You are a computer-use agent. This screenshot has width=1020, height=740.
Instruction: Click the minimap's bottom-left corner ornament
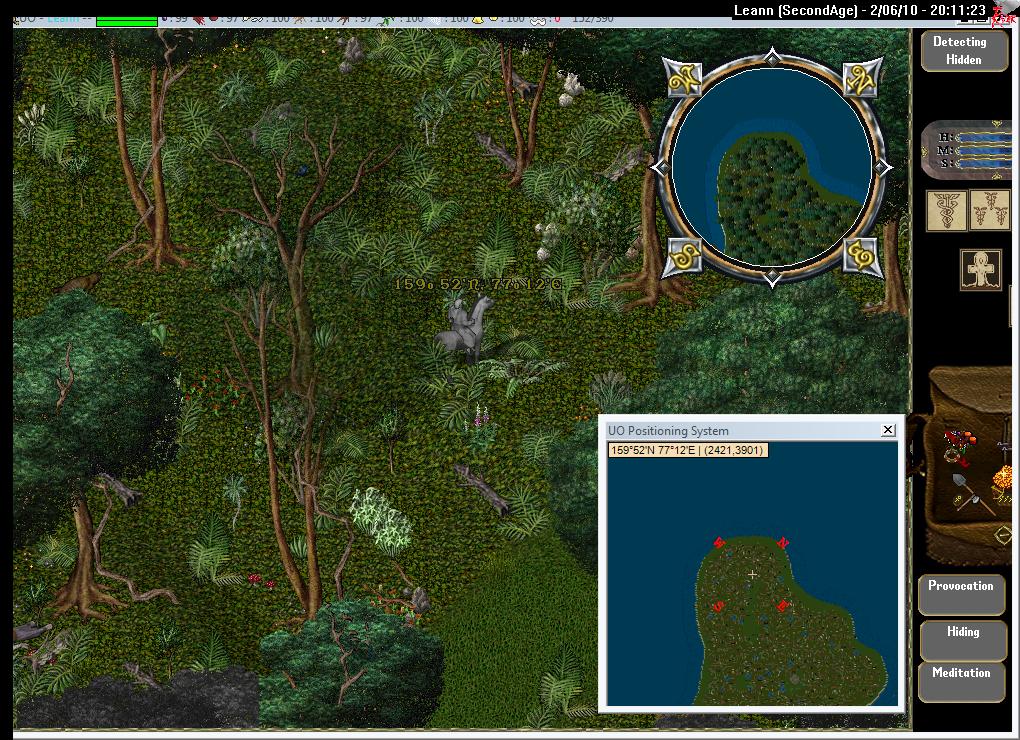coord(684,256)
